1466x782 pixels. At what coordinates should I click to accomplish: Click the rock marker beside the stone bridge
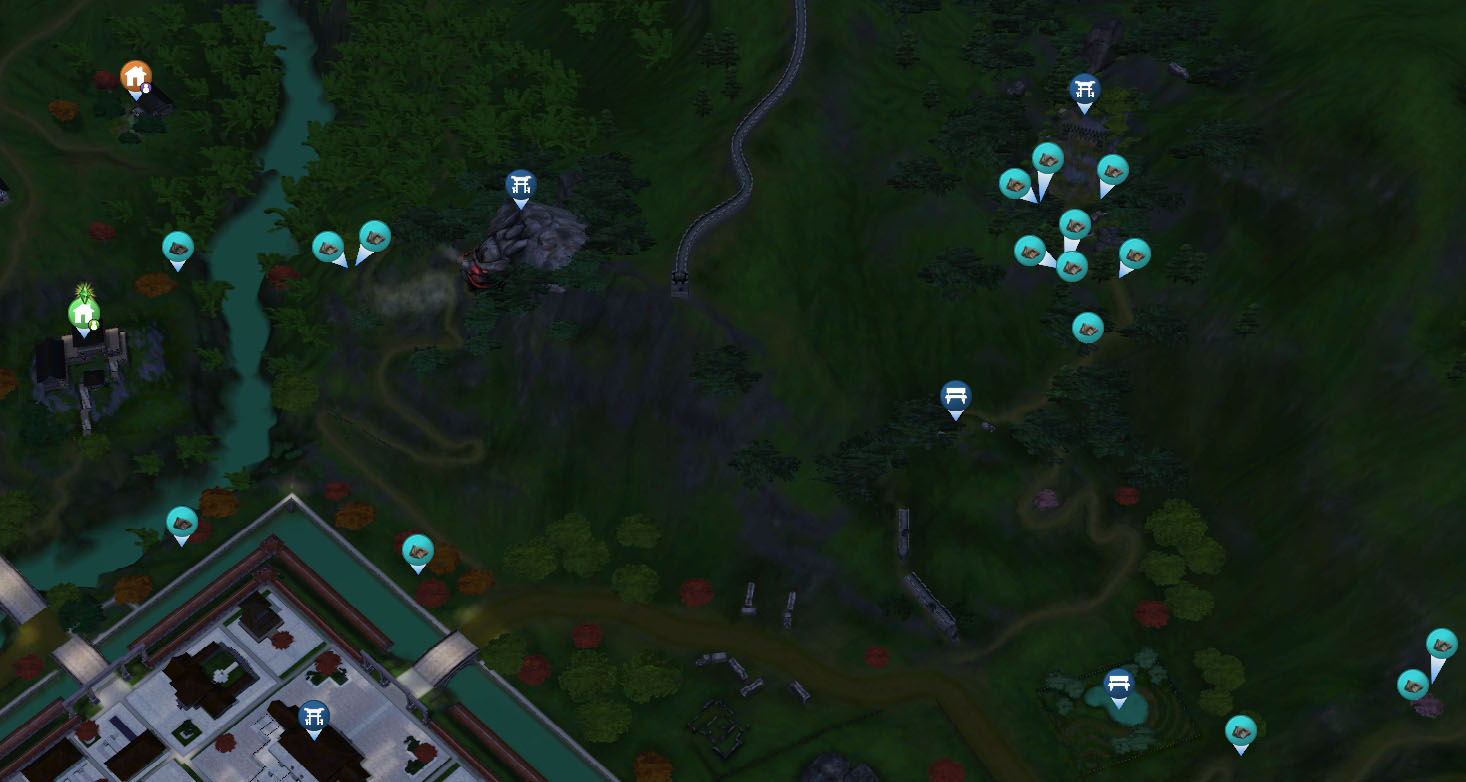point(417,550)
